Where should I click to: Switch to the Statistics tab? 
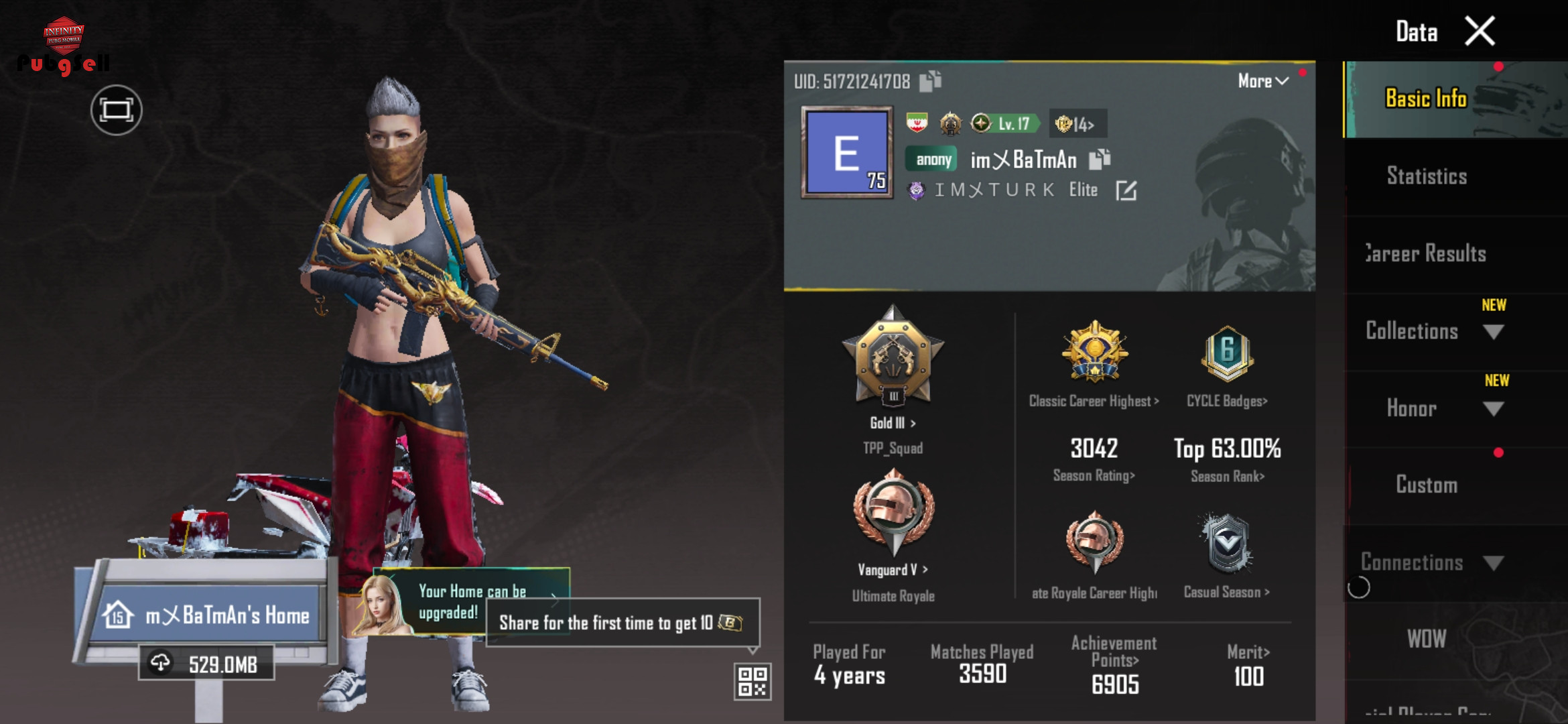click(x=1427, y=176)
